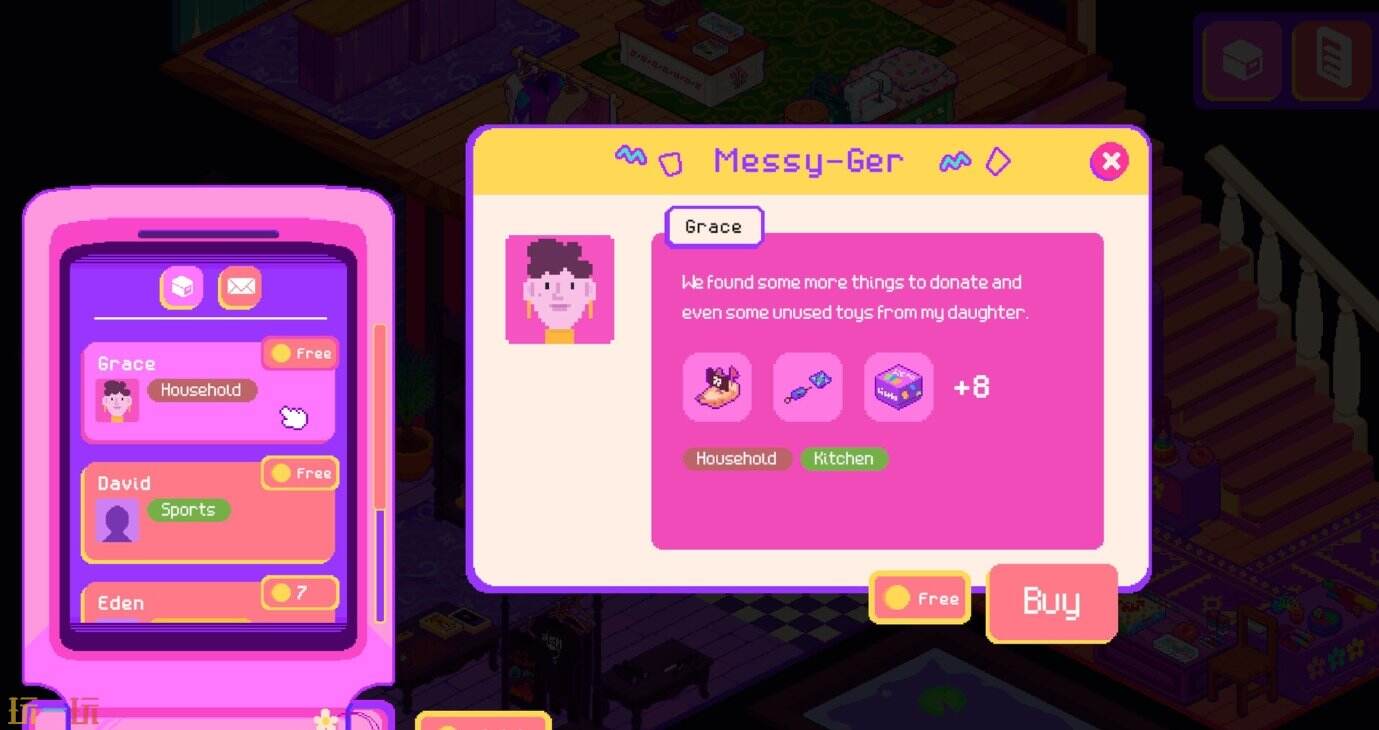Inspect the purple box item icon

click(x=898, y=387)
